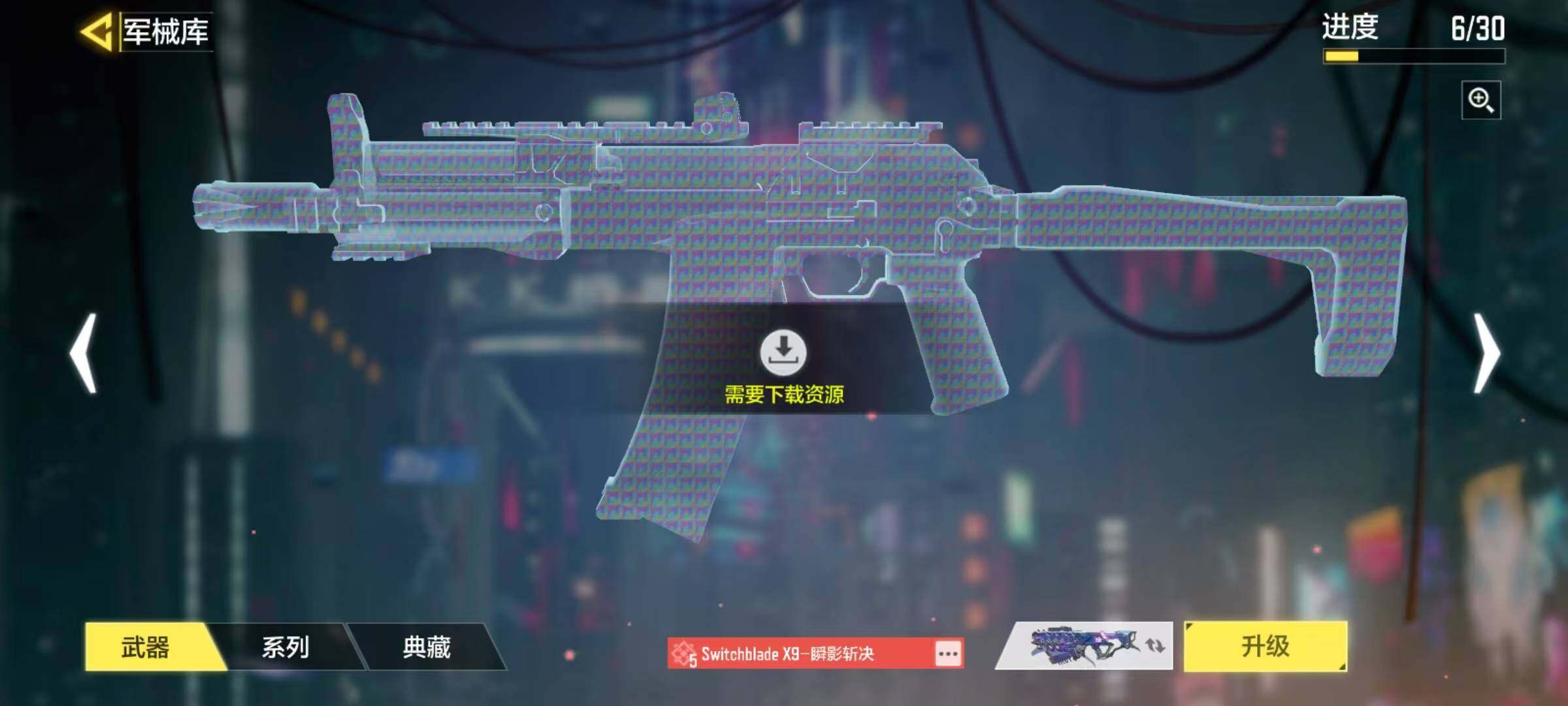This screenshot has width=1568, height=706.
Task: Open options for Switchblade X9 瞬影斩决
Action: click(948, 654)
